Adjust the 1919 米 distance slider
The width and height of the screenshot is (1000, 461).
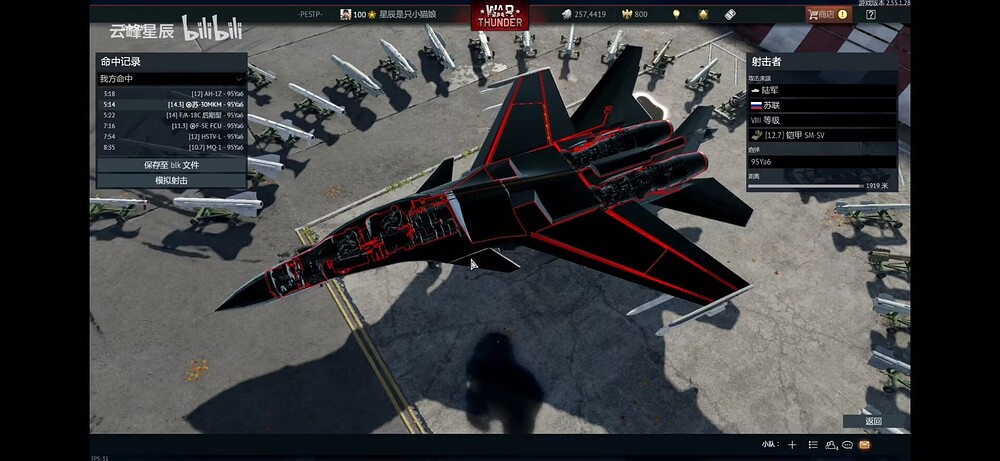pyautogui.click(x=806, y=185)
